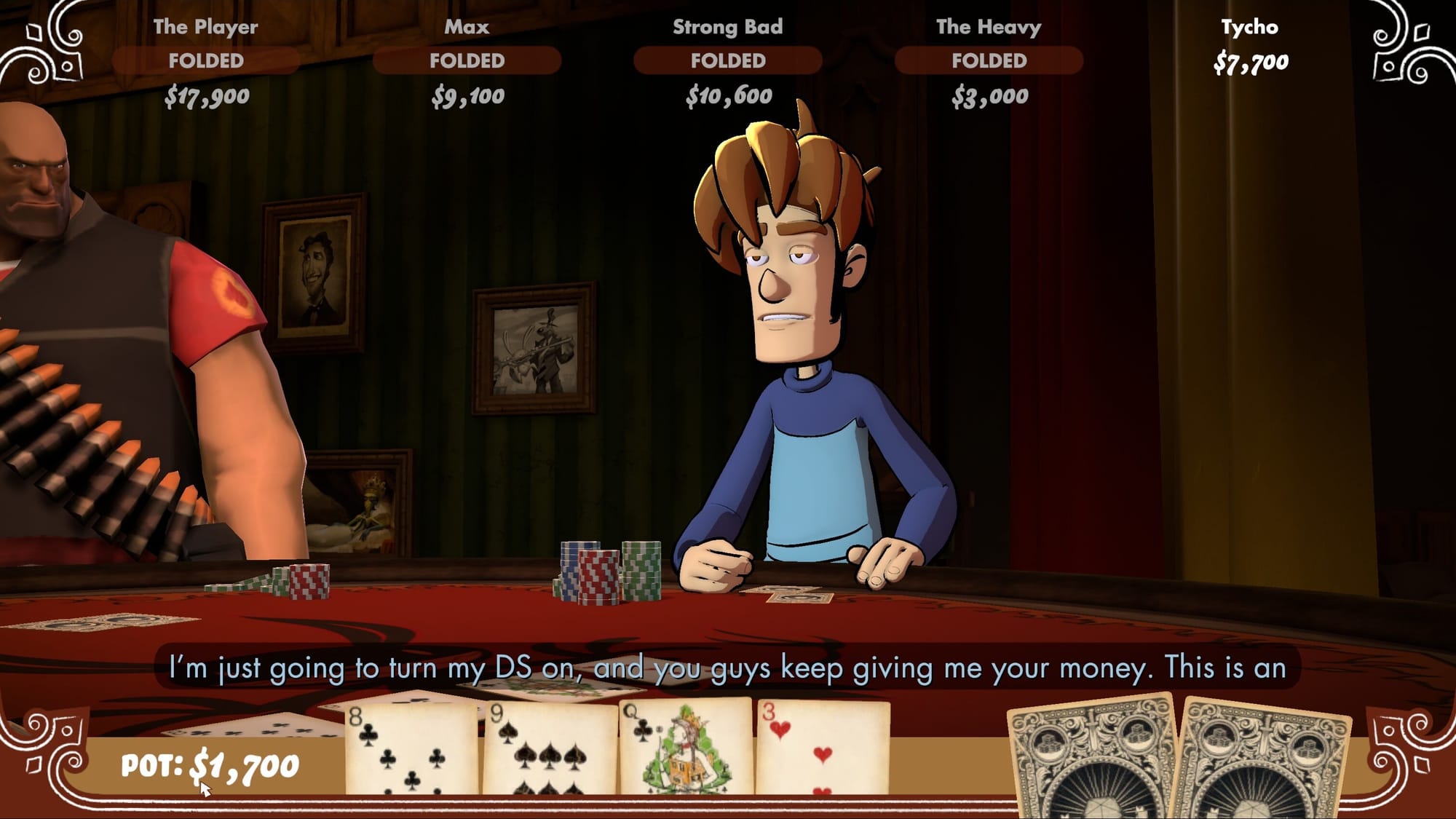Expand Strong Bad's FOLDED status banner
The image size is (1456, 819).
(x=729, y=60)
